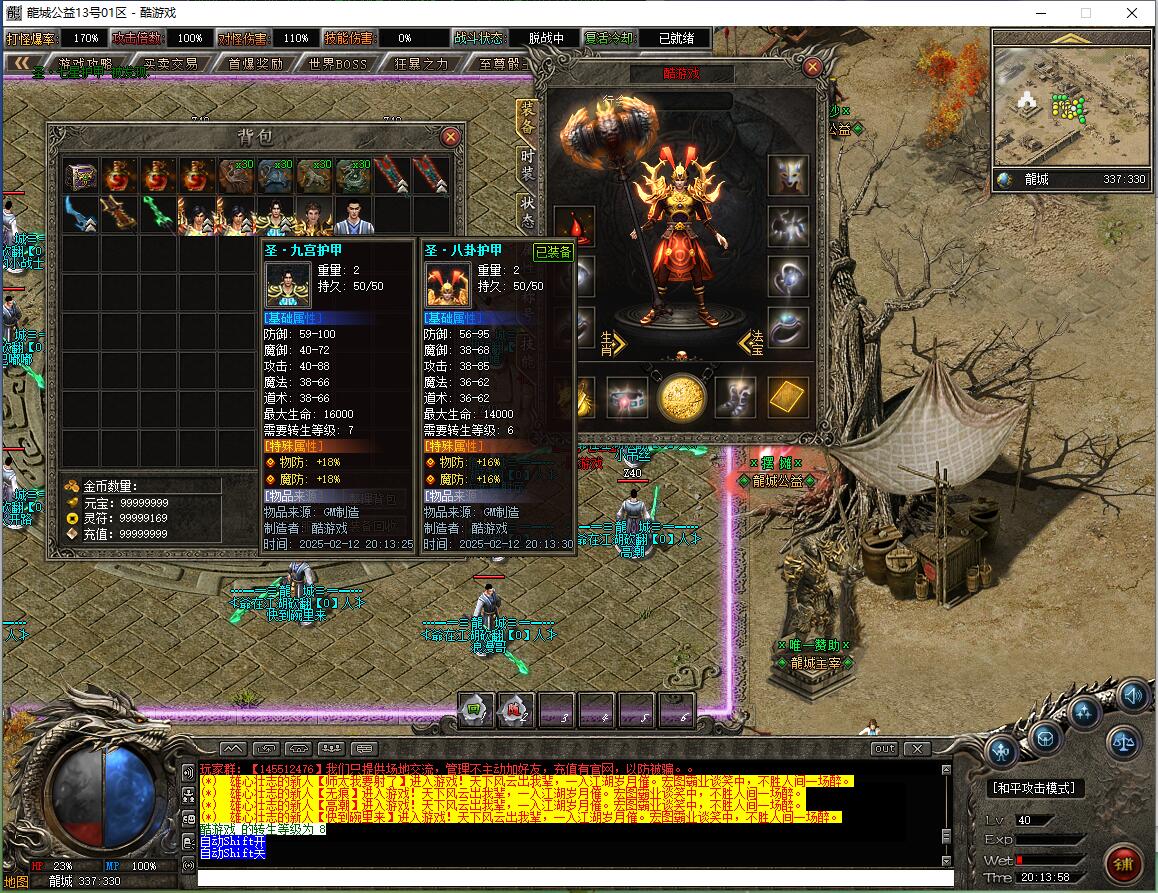Toggle the 和平攻击模式 attack mode
Viewport: 1158px width, 893px height.
click(1036, 788)
